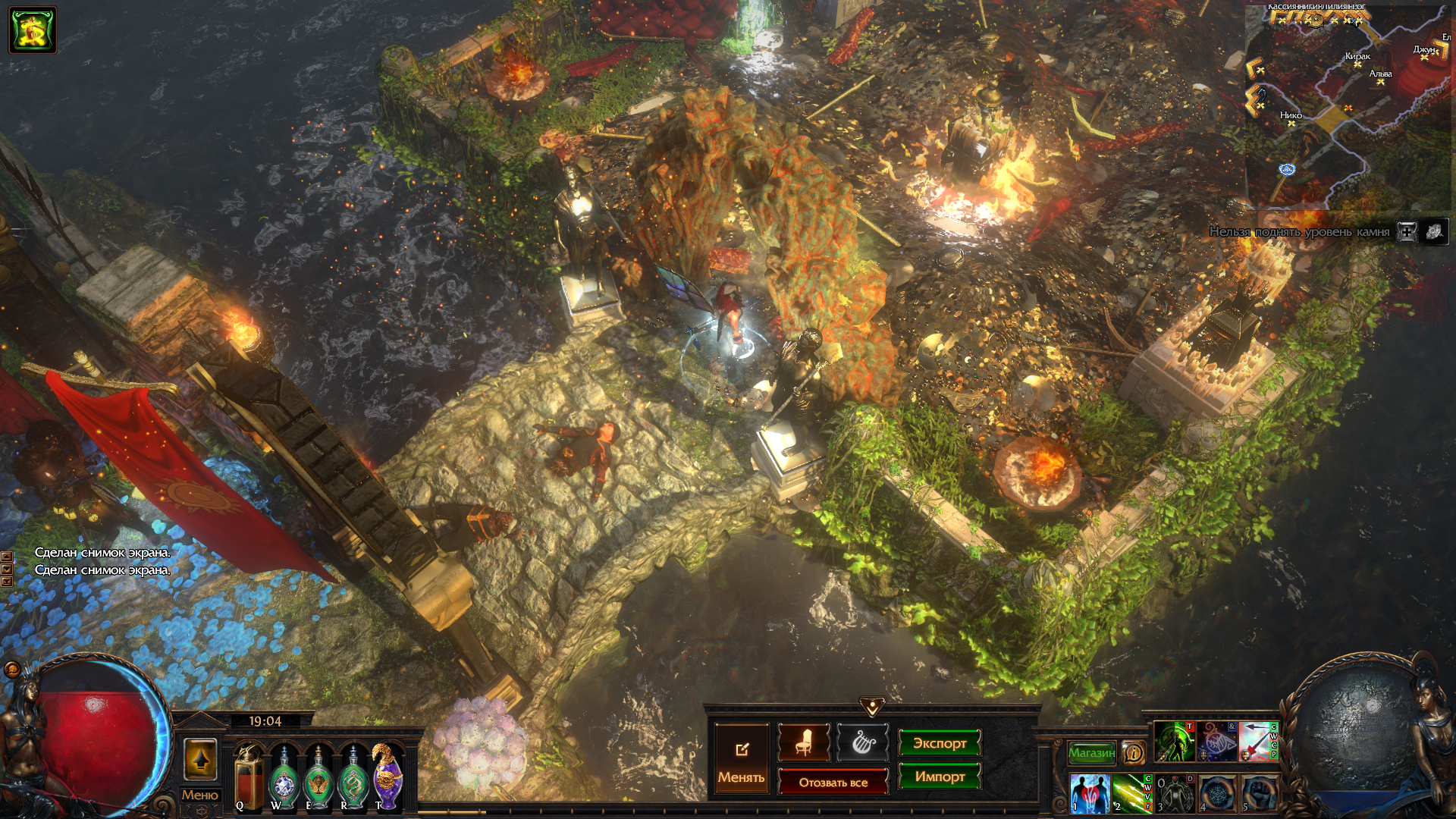Click the yellow level-up arrow button
The height and width of the screenshot is (819, 1456).
(x=200, y=758)
